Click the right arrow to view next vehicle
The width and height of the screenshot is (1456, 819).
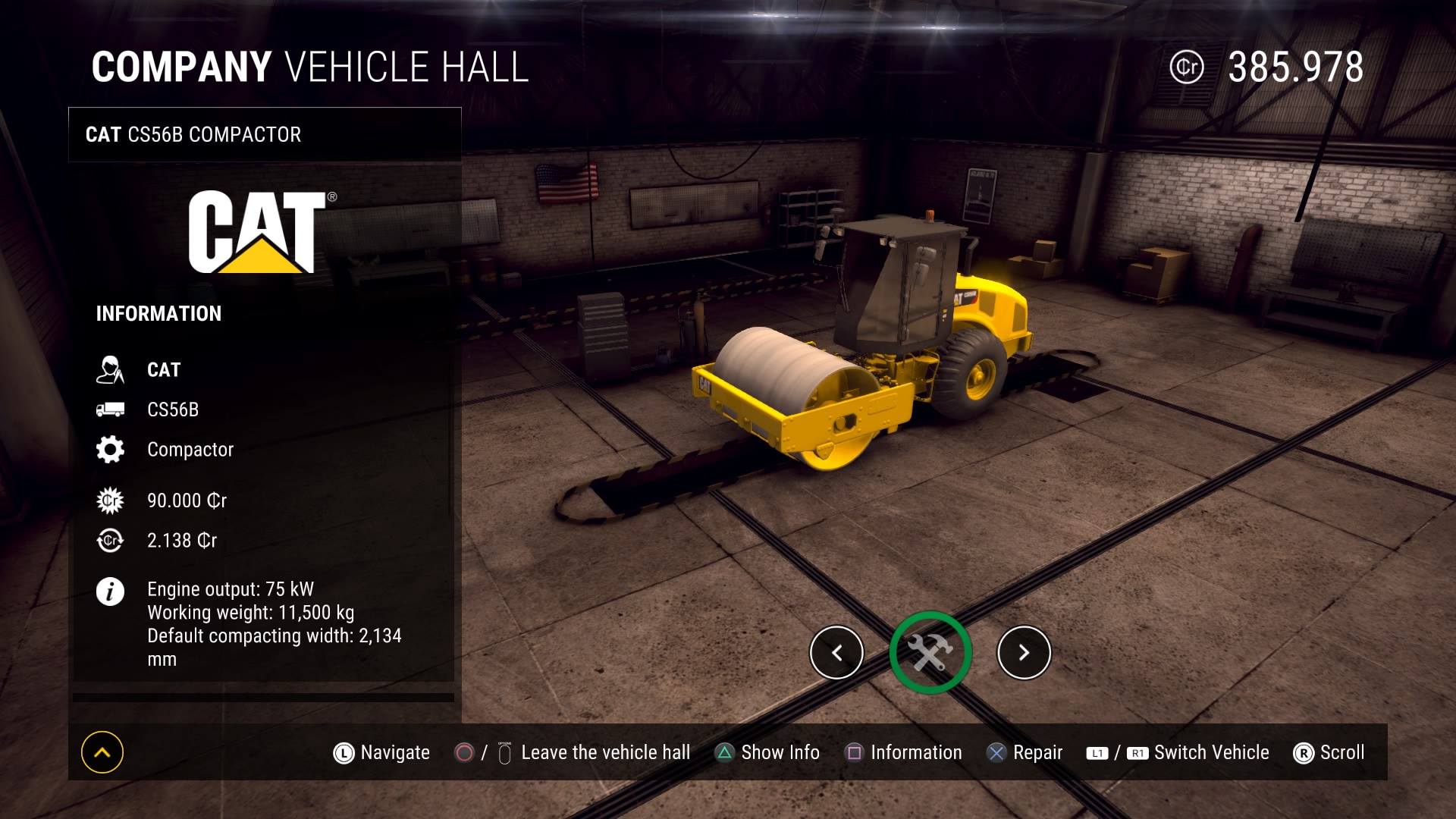[1025, 652]
